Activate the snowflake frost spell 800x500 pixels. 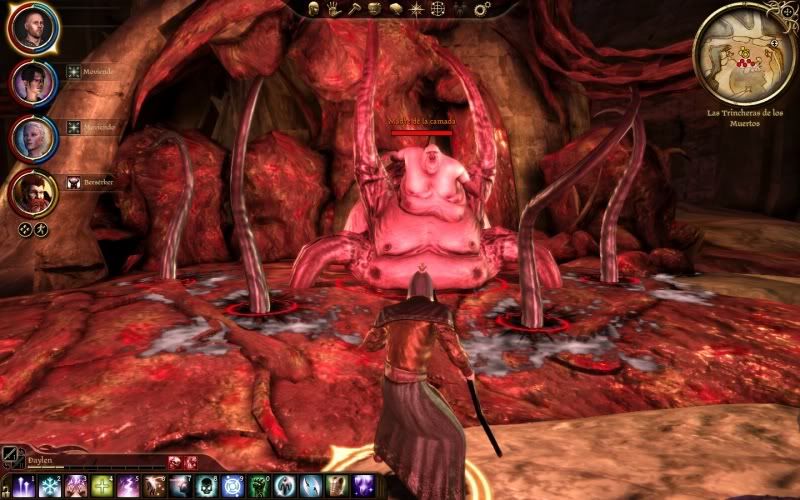(x=49, y=487)
